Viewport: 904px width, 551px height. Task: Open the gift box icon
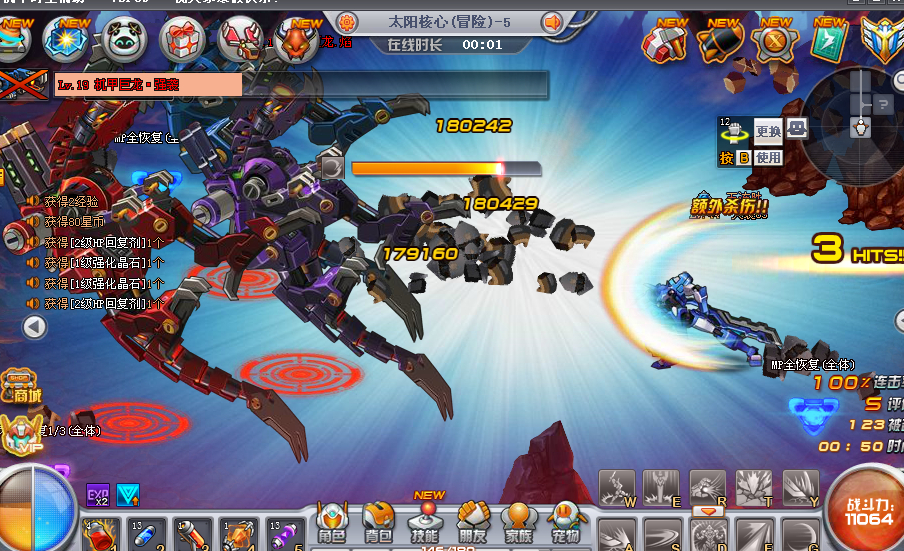182,40
